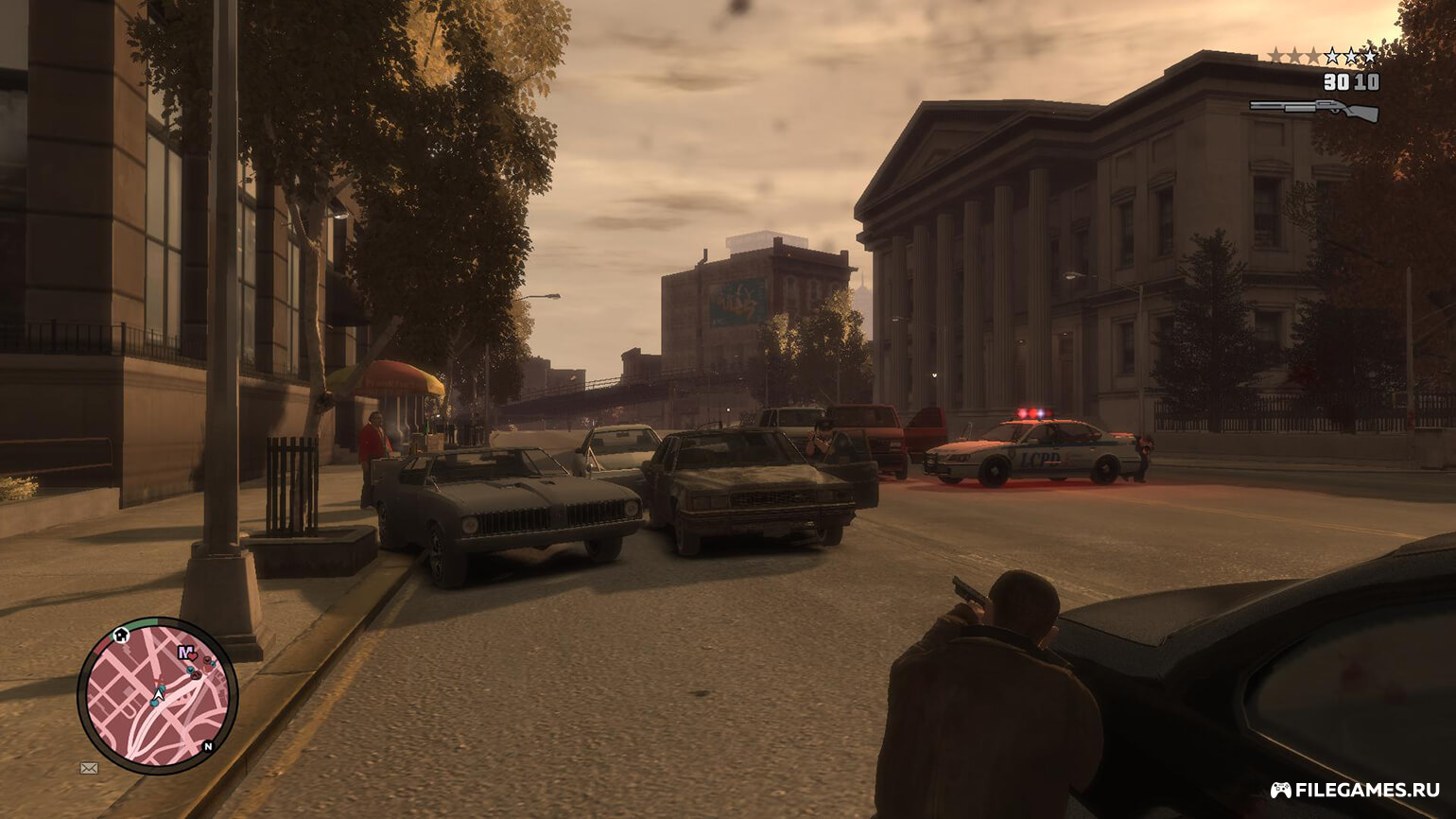Click the white player arrow on the minimap
This screenshot has height=819, width=1456.
[x=159, y=692]
